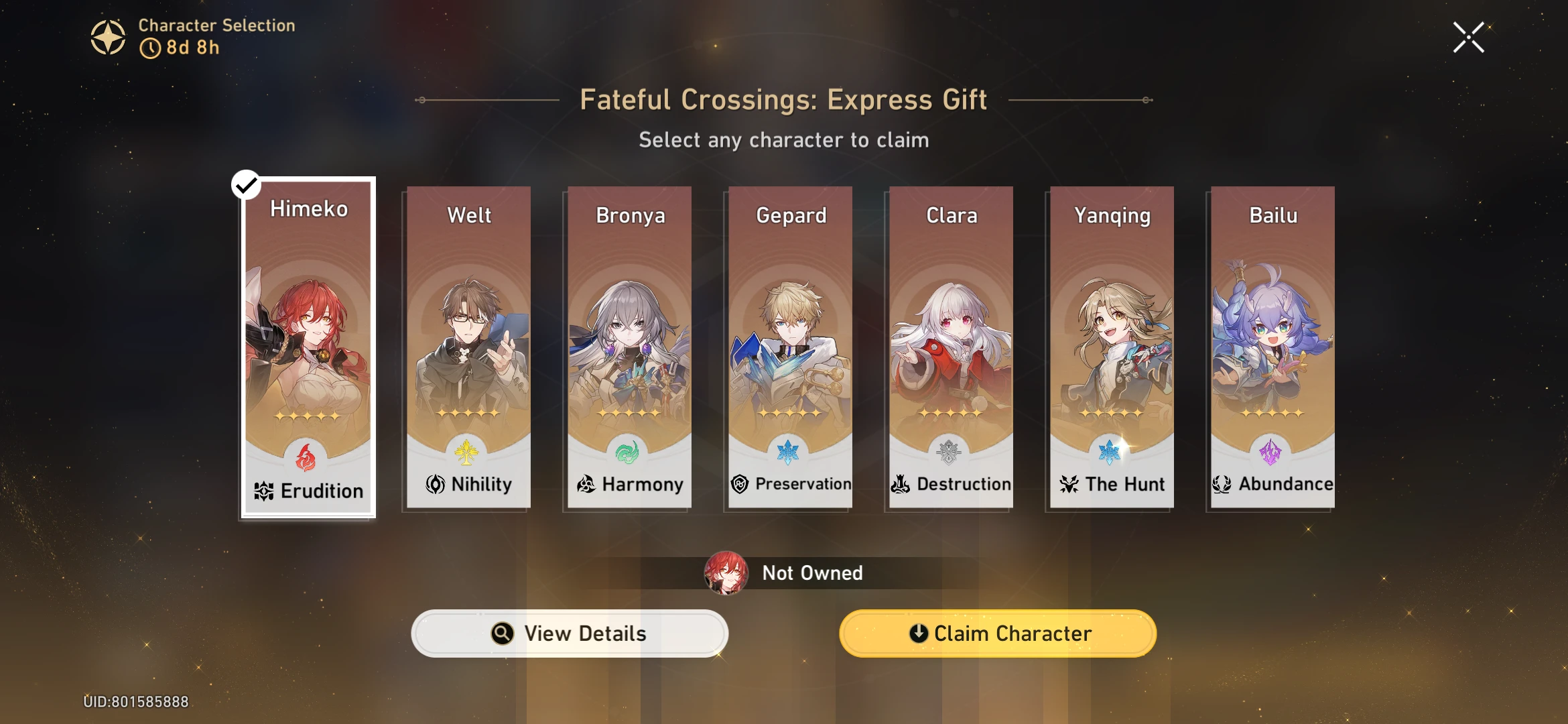Toggle the checkmark on Himeko's selected card

pos(247,186)
